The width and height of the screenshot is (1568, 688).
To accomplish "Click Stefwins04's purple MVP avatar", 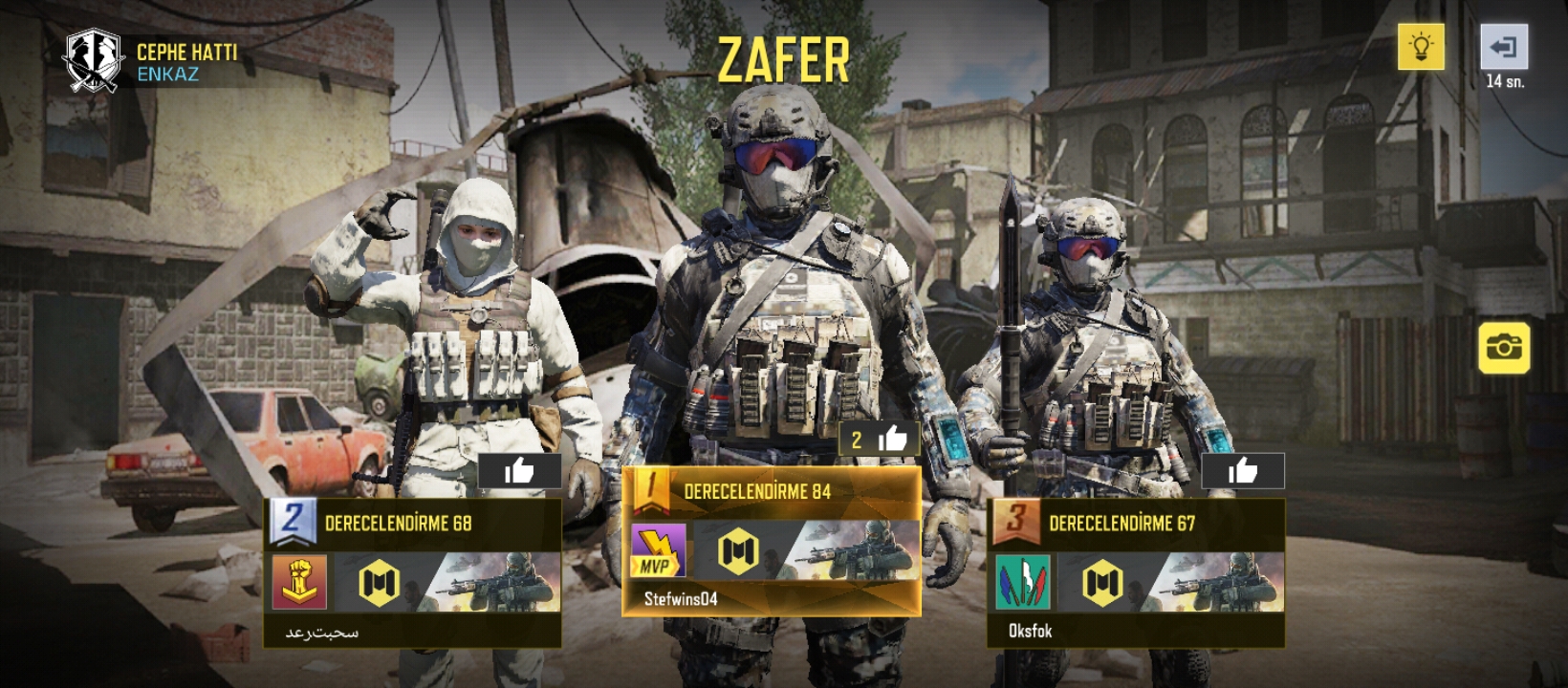I will (658, 551).
